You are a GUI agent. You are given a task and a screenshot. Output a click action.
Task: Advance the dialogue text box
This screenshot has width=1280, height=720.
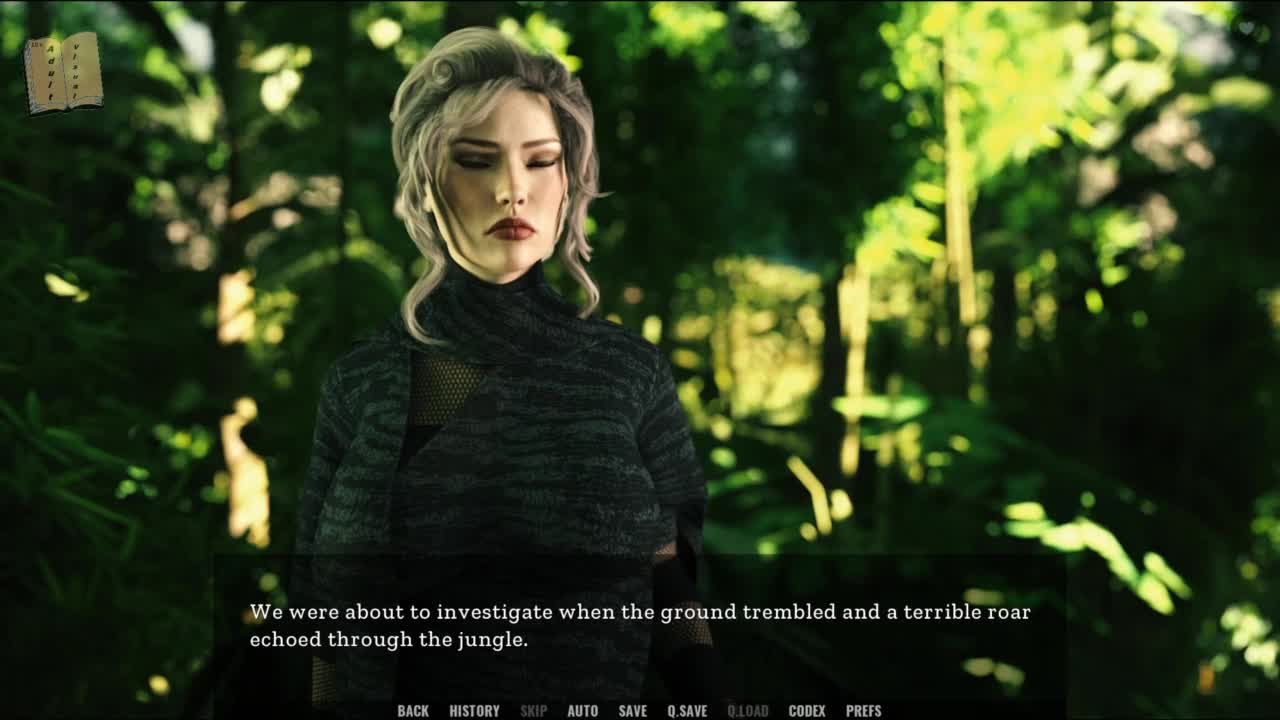tap(640, 626)
